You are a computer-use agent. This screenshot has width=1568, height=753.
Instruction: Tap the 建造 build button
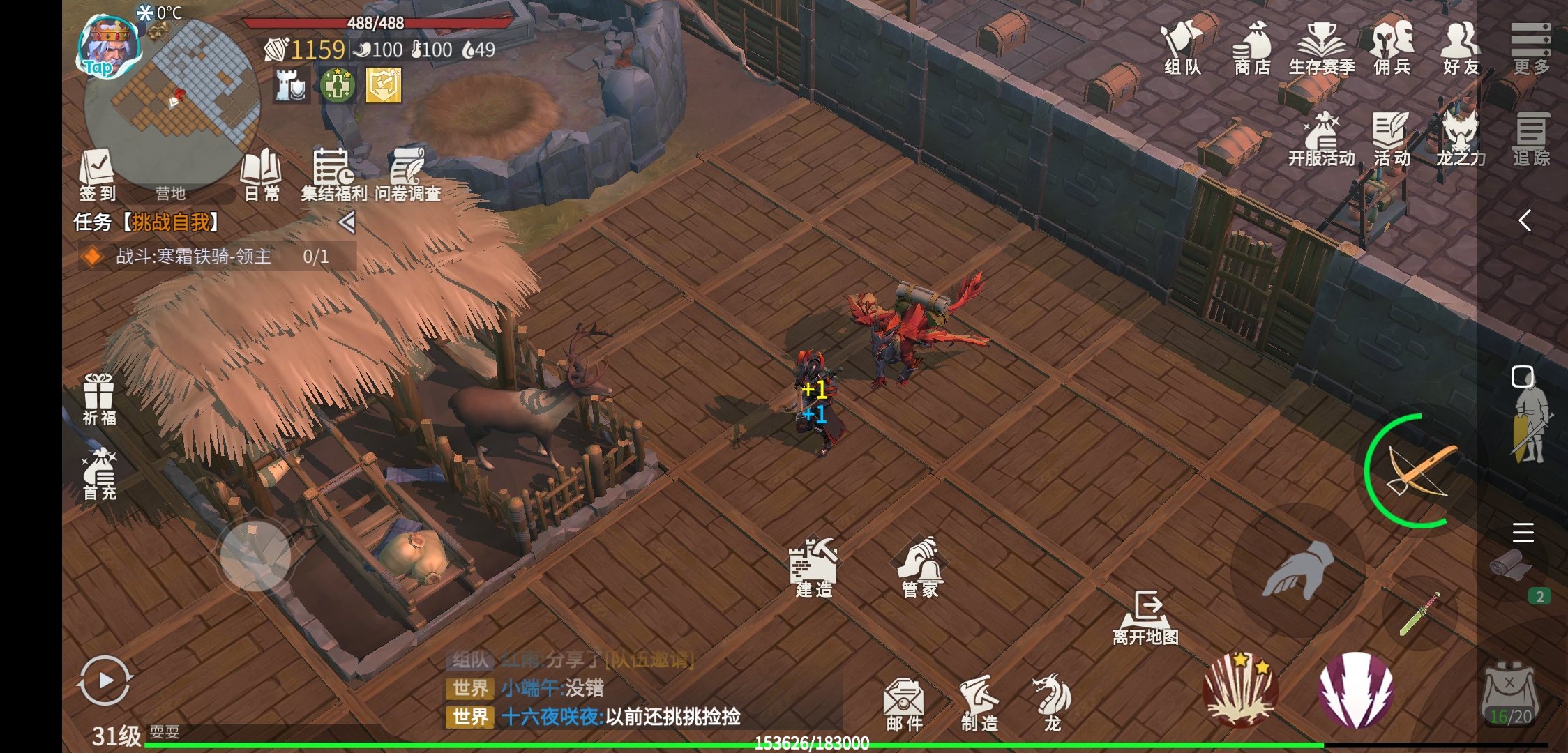(814, 568)
